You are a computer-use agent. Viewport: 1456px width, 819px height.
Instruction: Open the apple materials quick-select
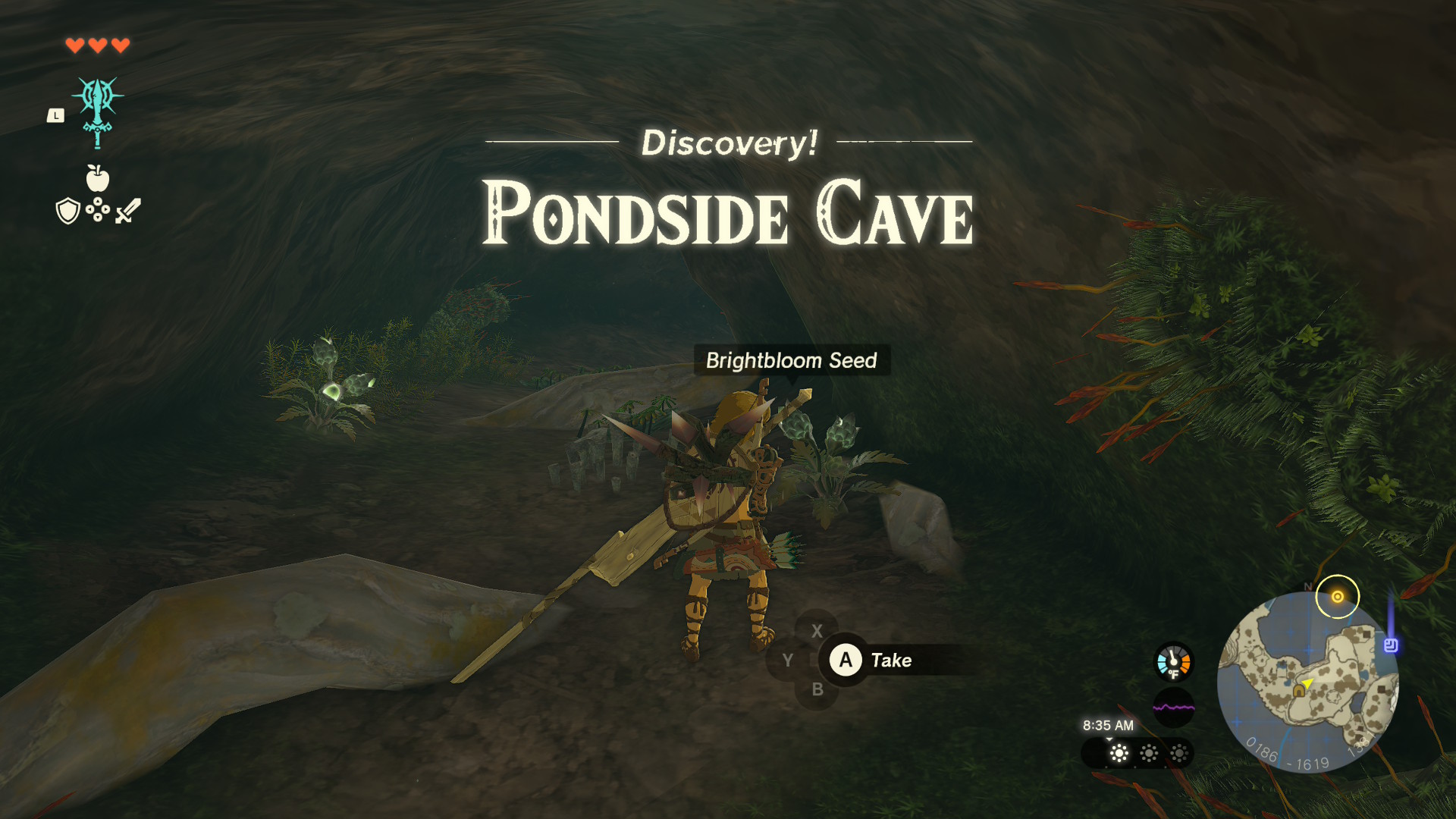(x=98, y=179)
